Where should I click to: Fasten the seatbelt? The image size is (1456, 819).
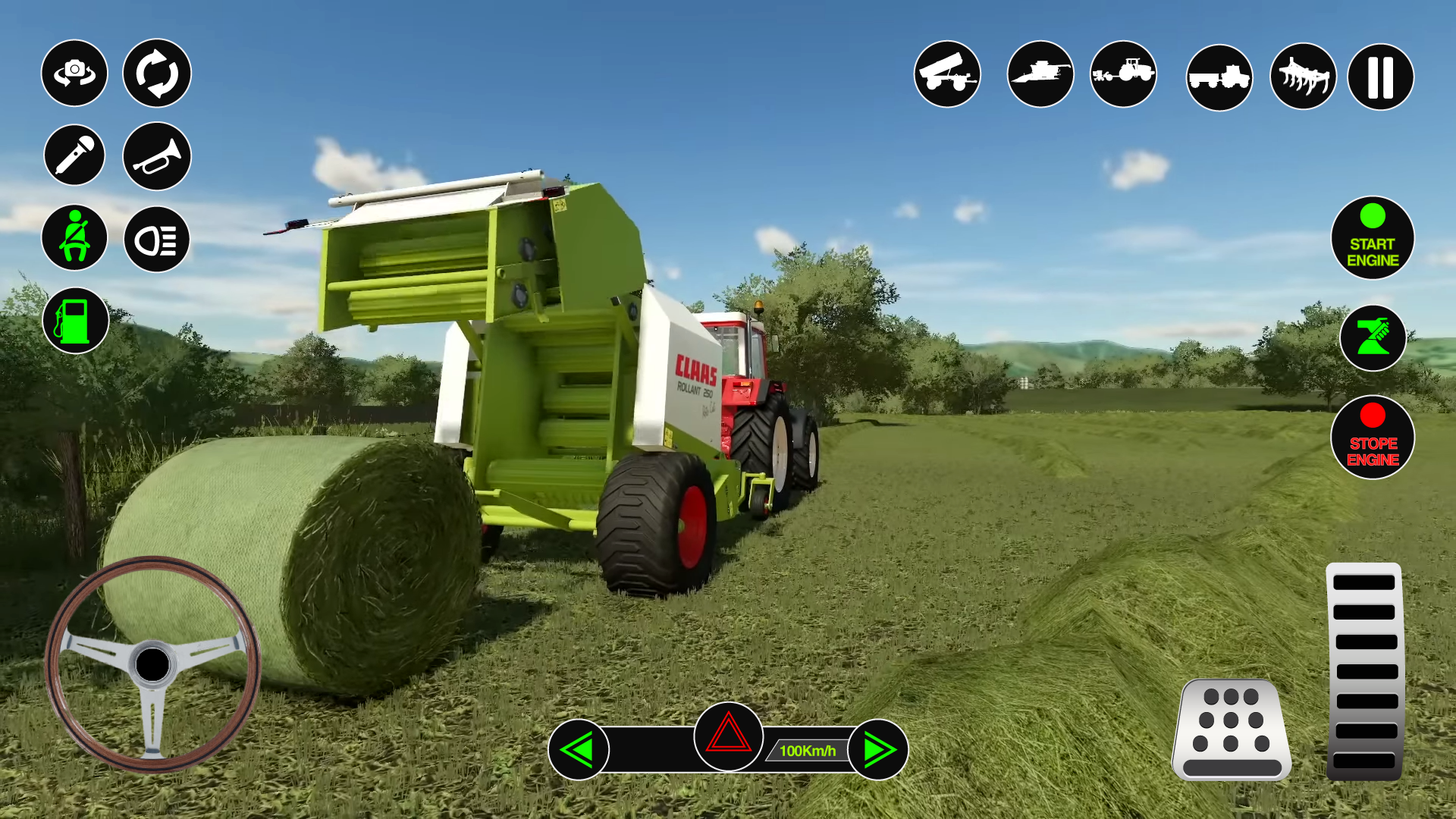[74, 237]
